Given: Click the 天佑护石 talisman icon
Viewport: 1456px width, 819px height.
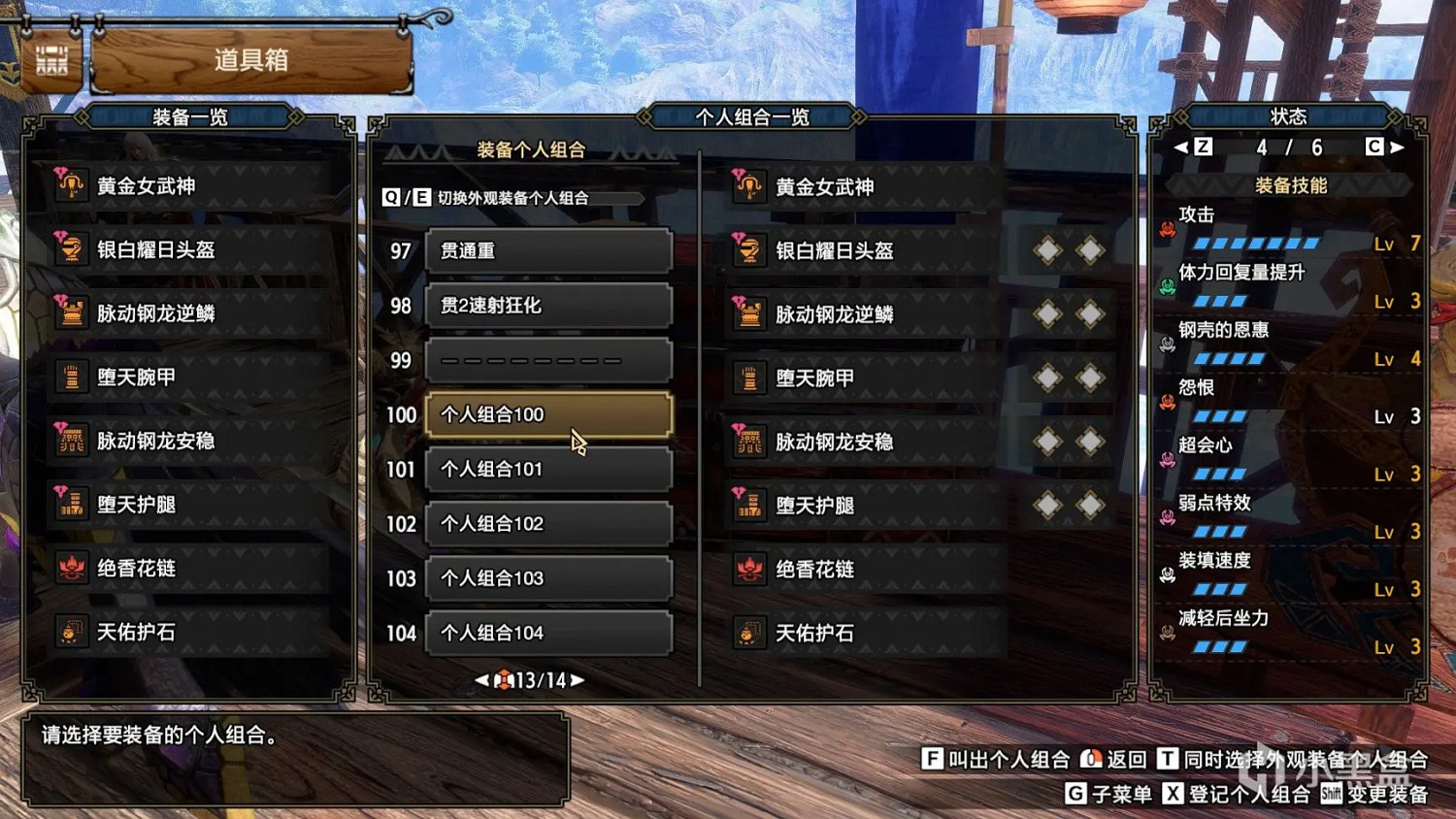Looking at the screenshot, I should click(70, 633).
